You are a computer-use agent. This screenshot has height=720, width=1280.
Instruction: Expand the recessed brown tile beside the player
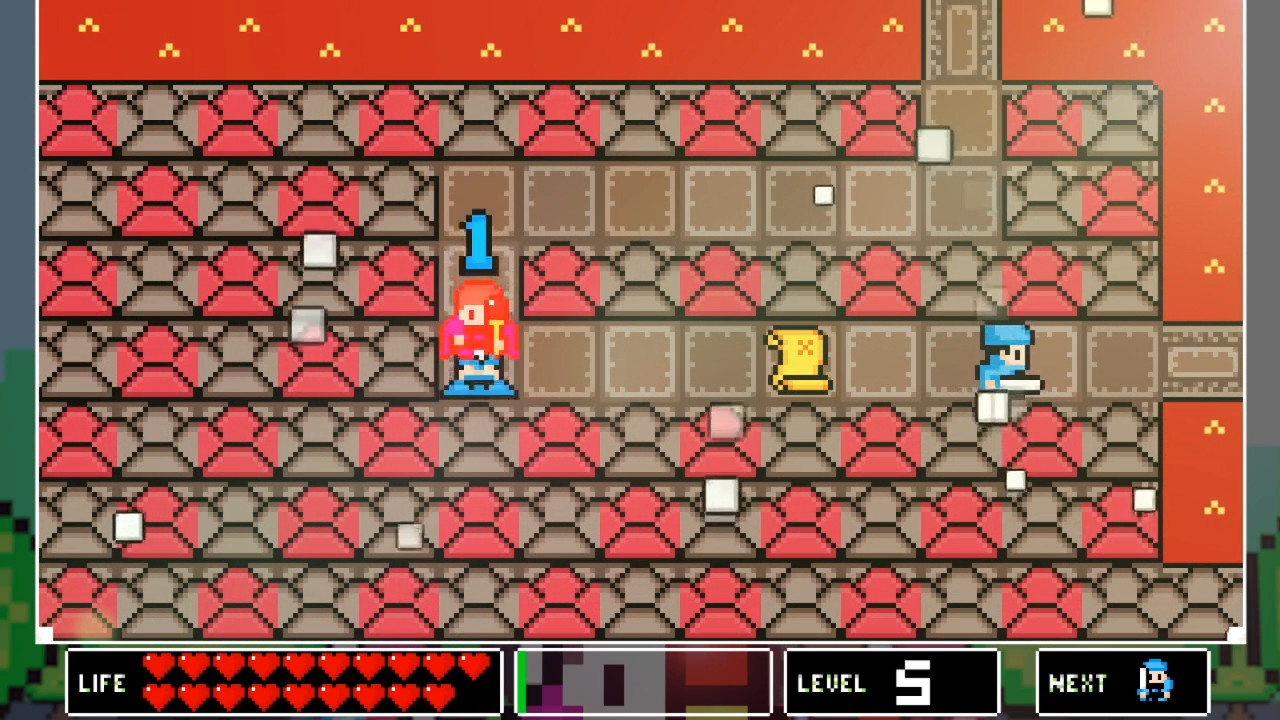(560, 362)
